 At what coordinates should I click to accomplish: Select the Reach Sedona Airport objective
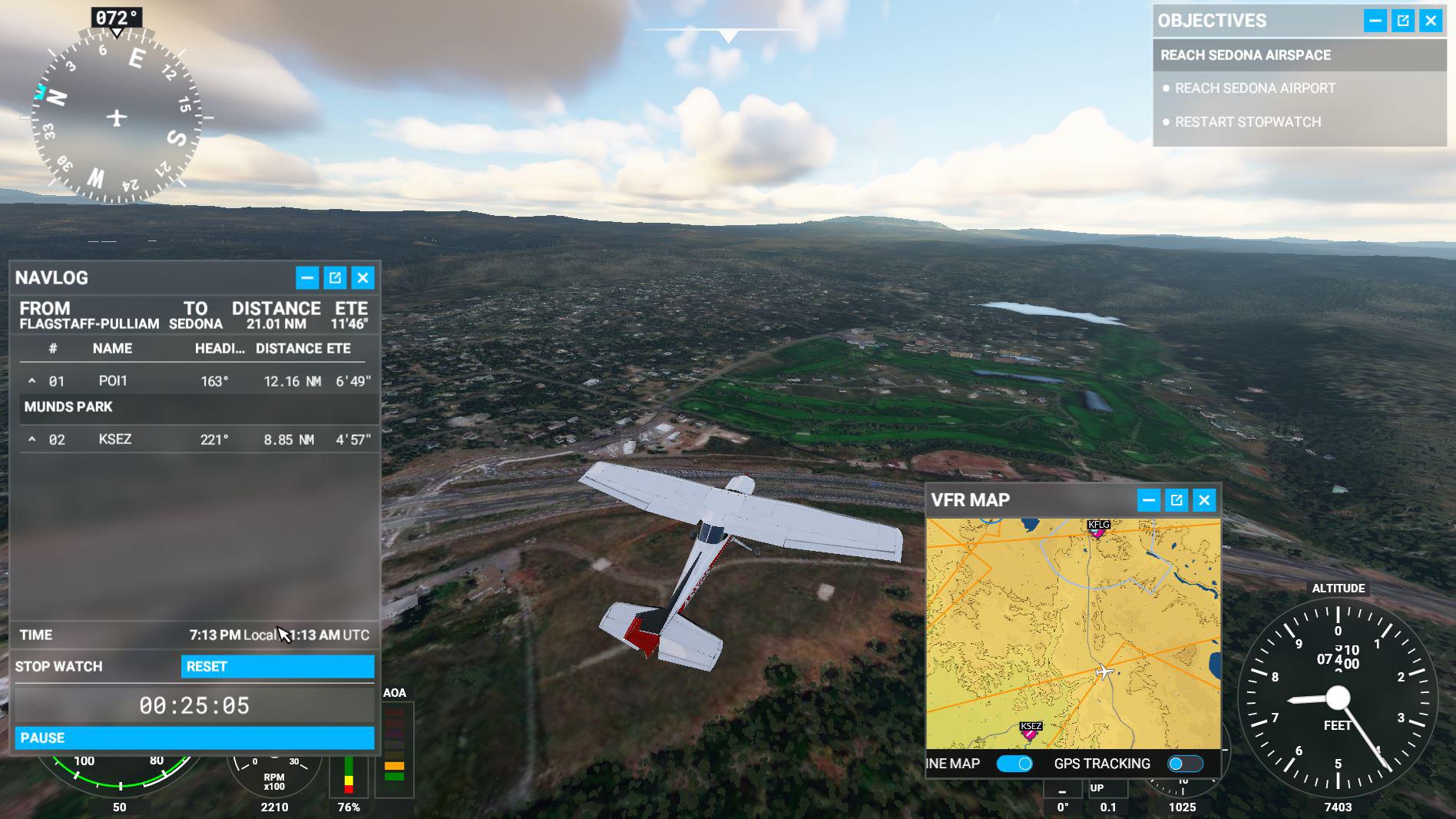tap(1255, 88)
